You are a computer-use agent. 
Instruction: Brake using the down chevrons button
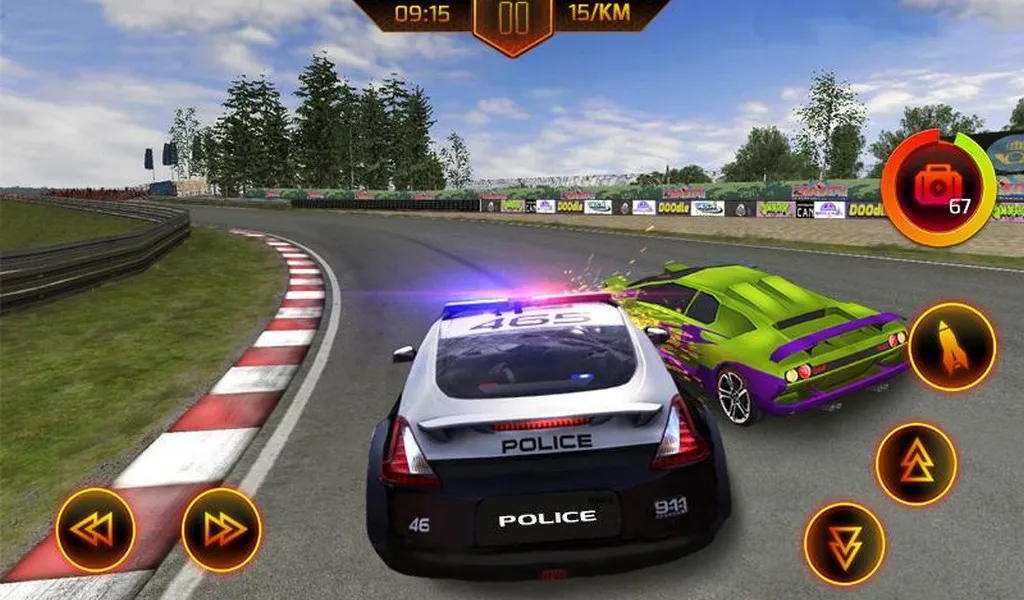tap(845, 544)
